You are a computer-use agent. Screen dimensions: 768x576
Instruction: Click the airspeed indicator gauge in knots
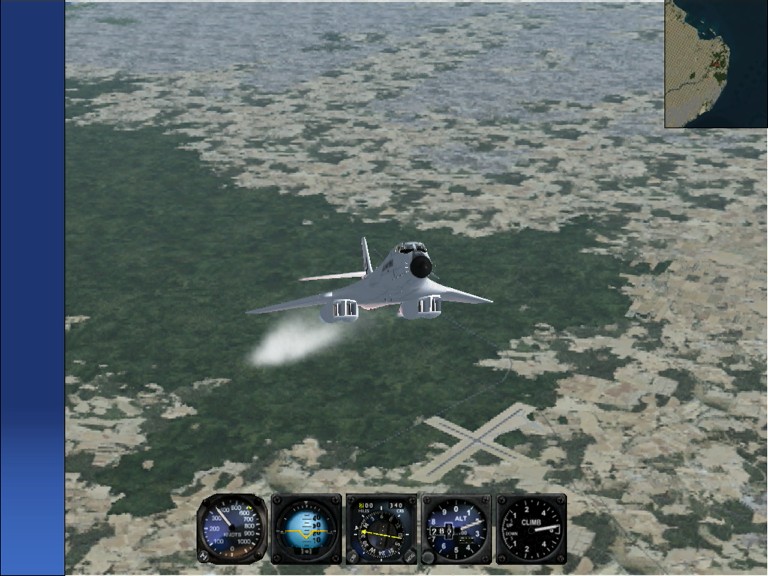232,528
